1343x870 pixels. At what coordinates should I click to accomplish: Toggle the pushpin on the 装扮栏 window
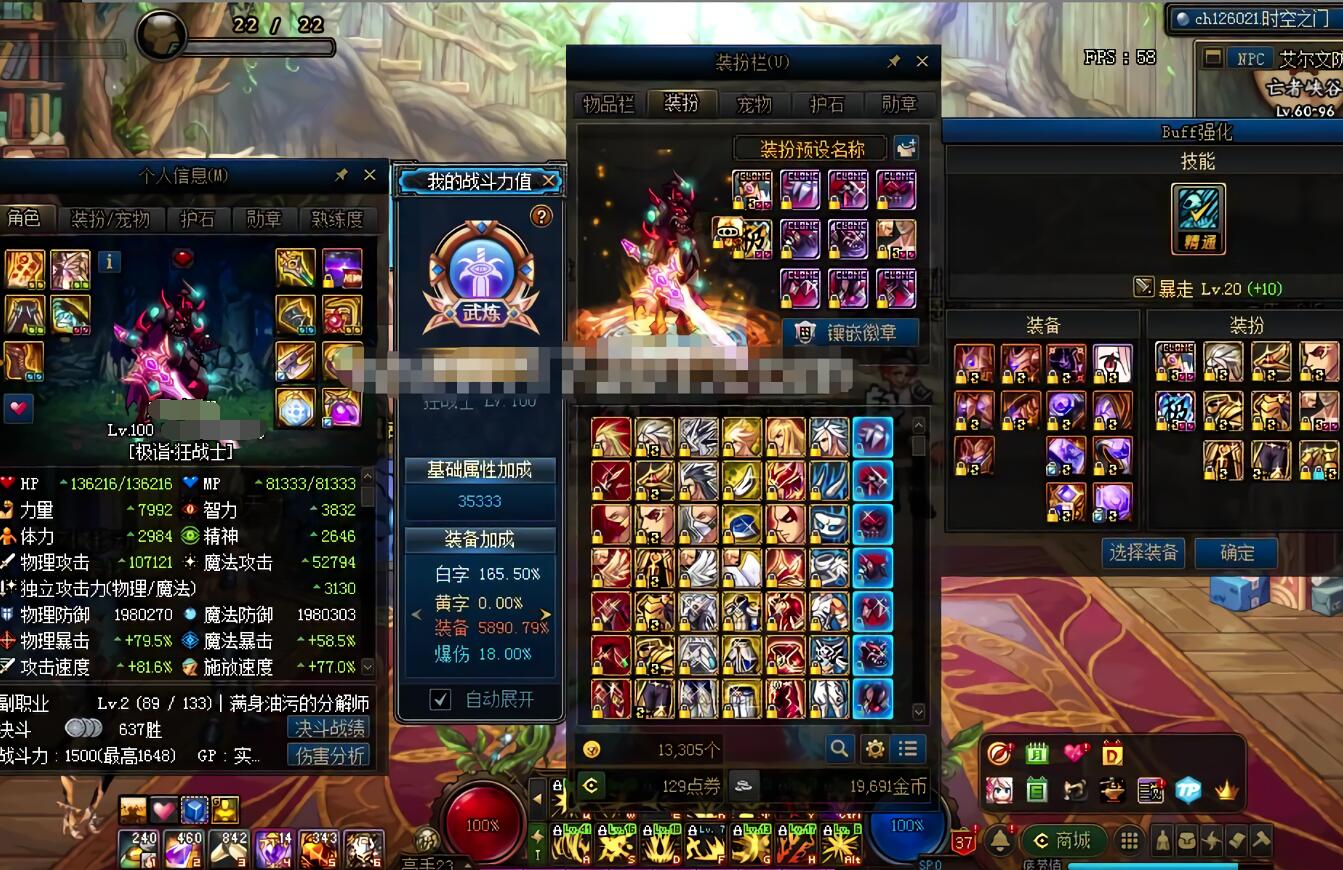click(894, 60)
